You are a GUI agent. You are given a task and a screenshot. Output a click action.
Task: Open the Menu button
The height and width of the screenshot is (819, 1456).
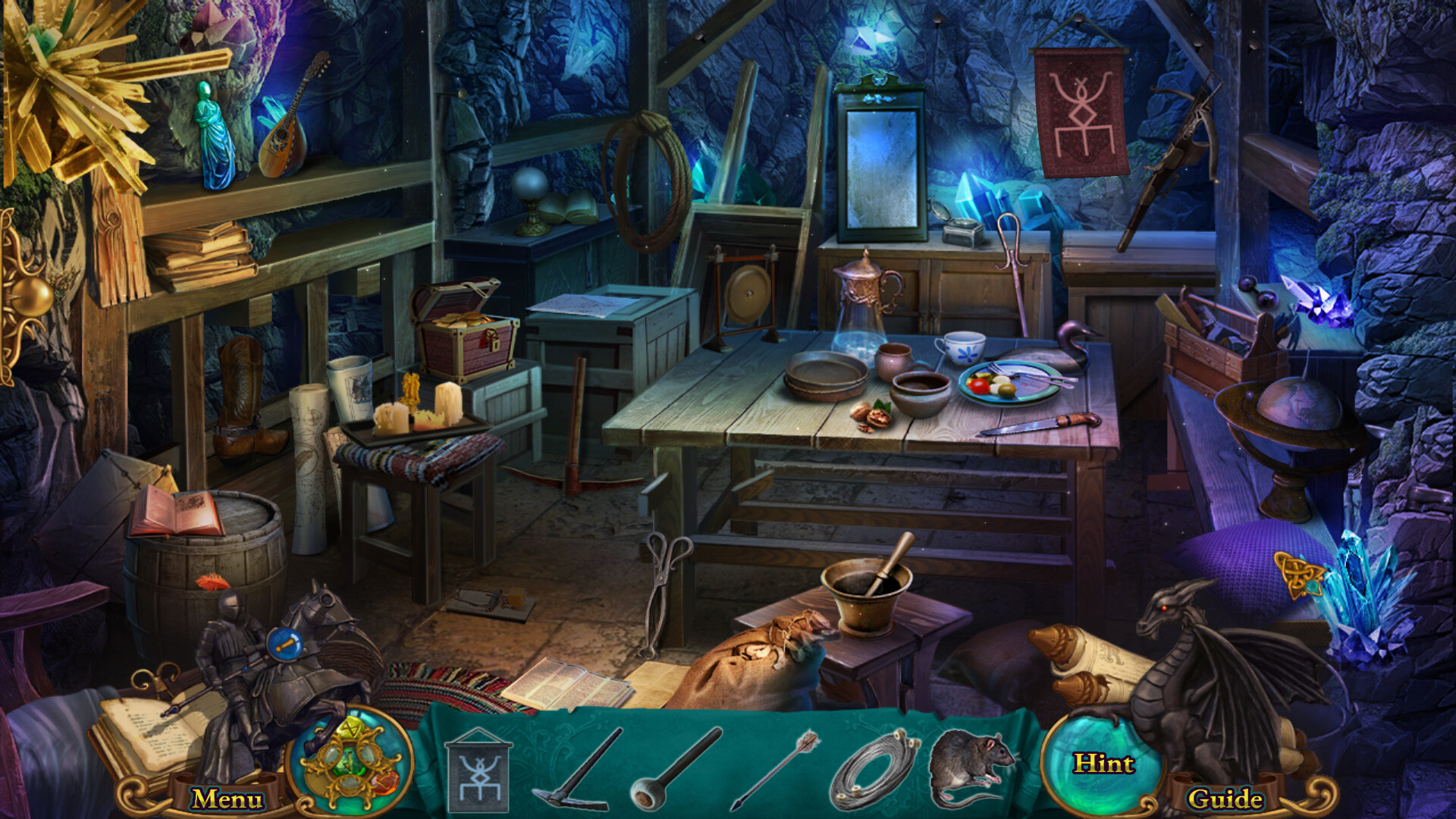227,799
